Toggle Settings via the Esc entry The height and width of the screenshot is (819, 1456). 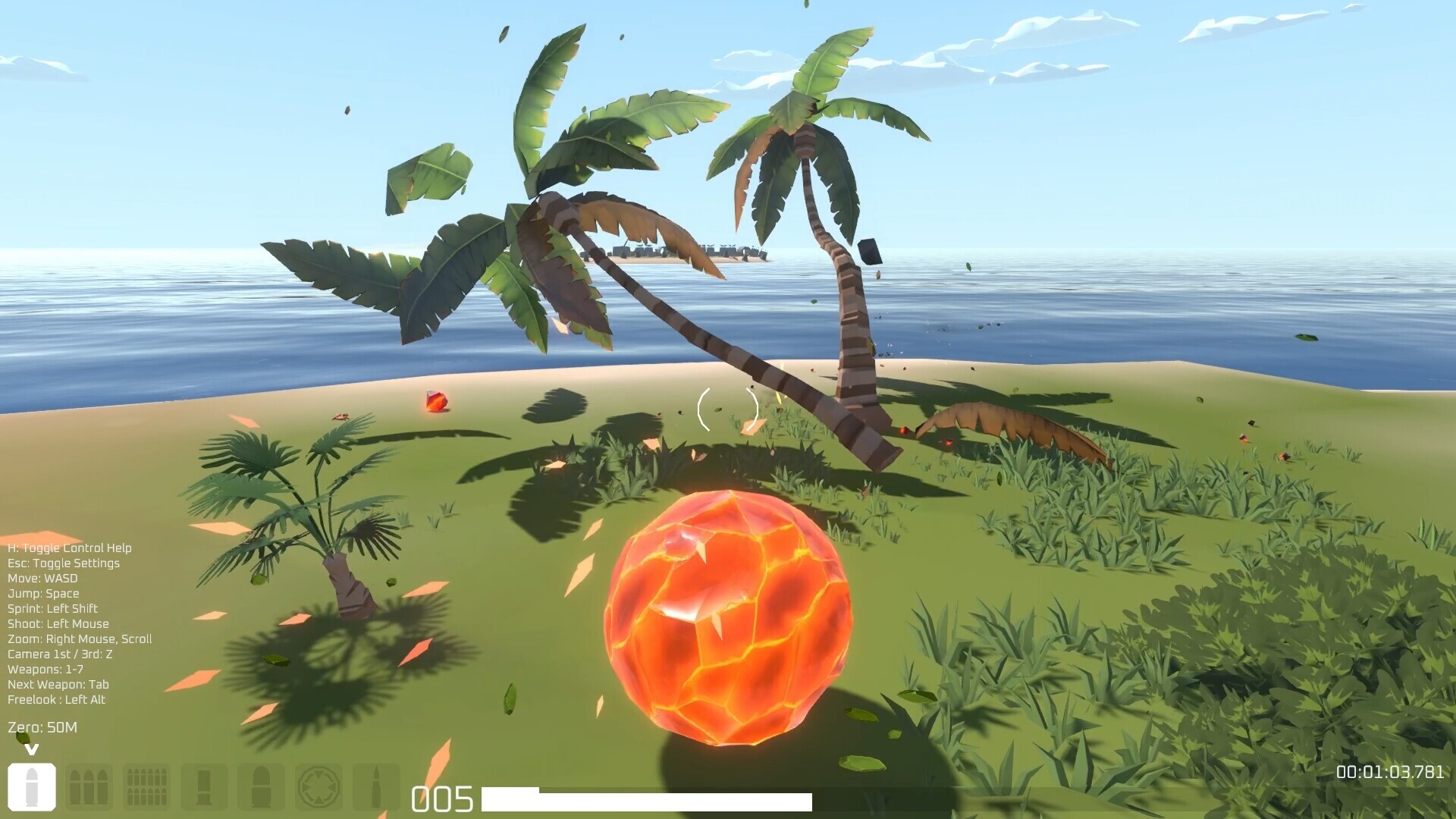click(x=63, y=563)
